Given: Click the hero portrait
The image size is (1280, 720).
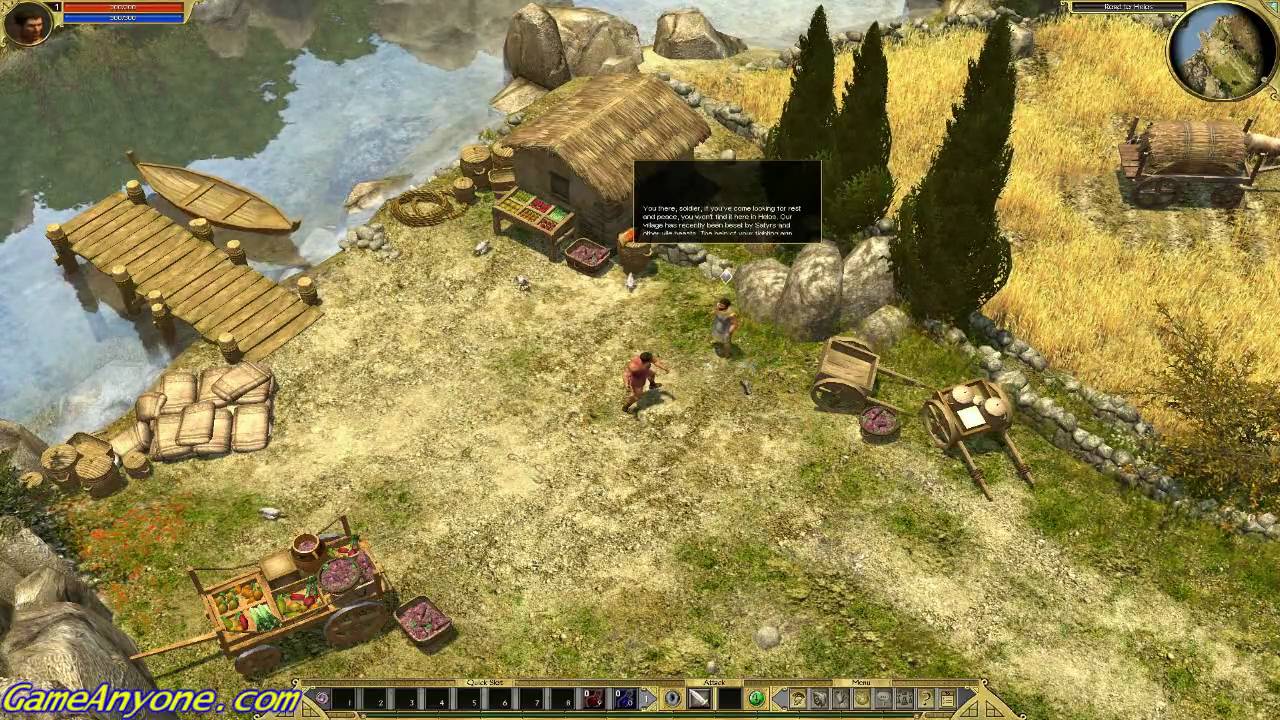Looking at the screenshot, I should tap(28, 24).
